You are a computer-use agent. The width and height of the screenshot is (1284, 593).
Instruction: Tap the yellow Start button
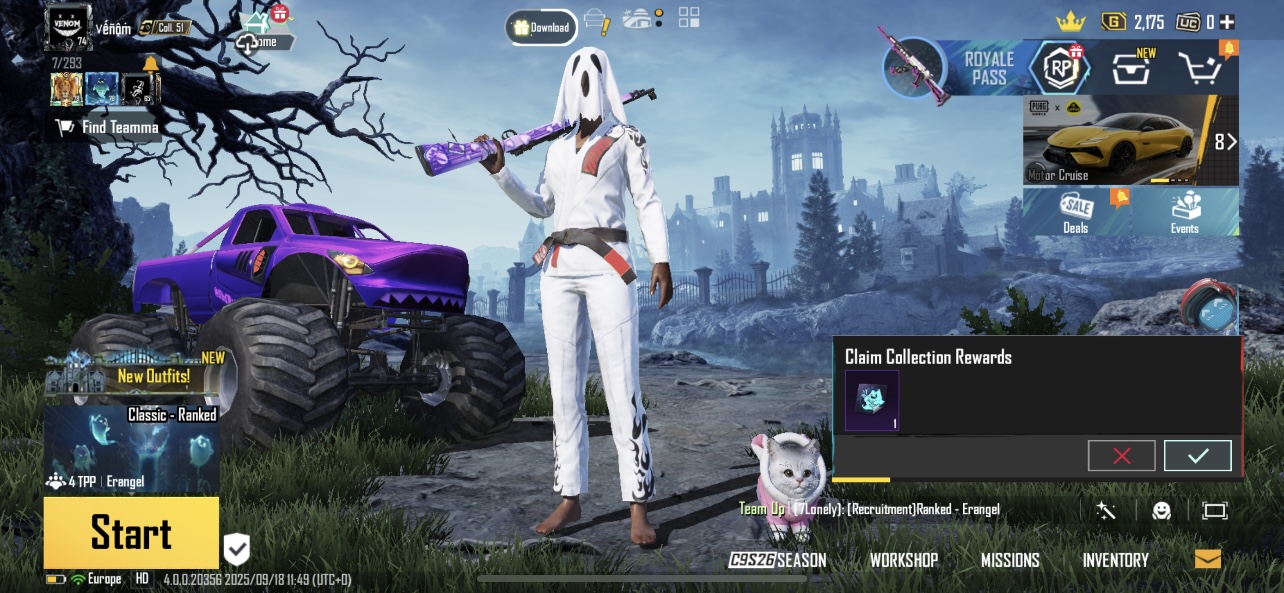131,532
